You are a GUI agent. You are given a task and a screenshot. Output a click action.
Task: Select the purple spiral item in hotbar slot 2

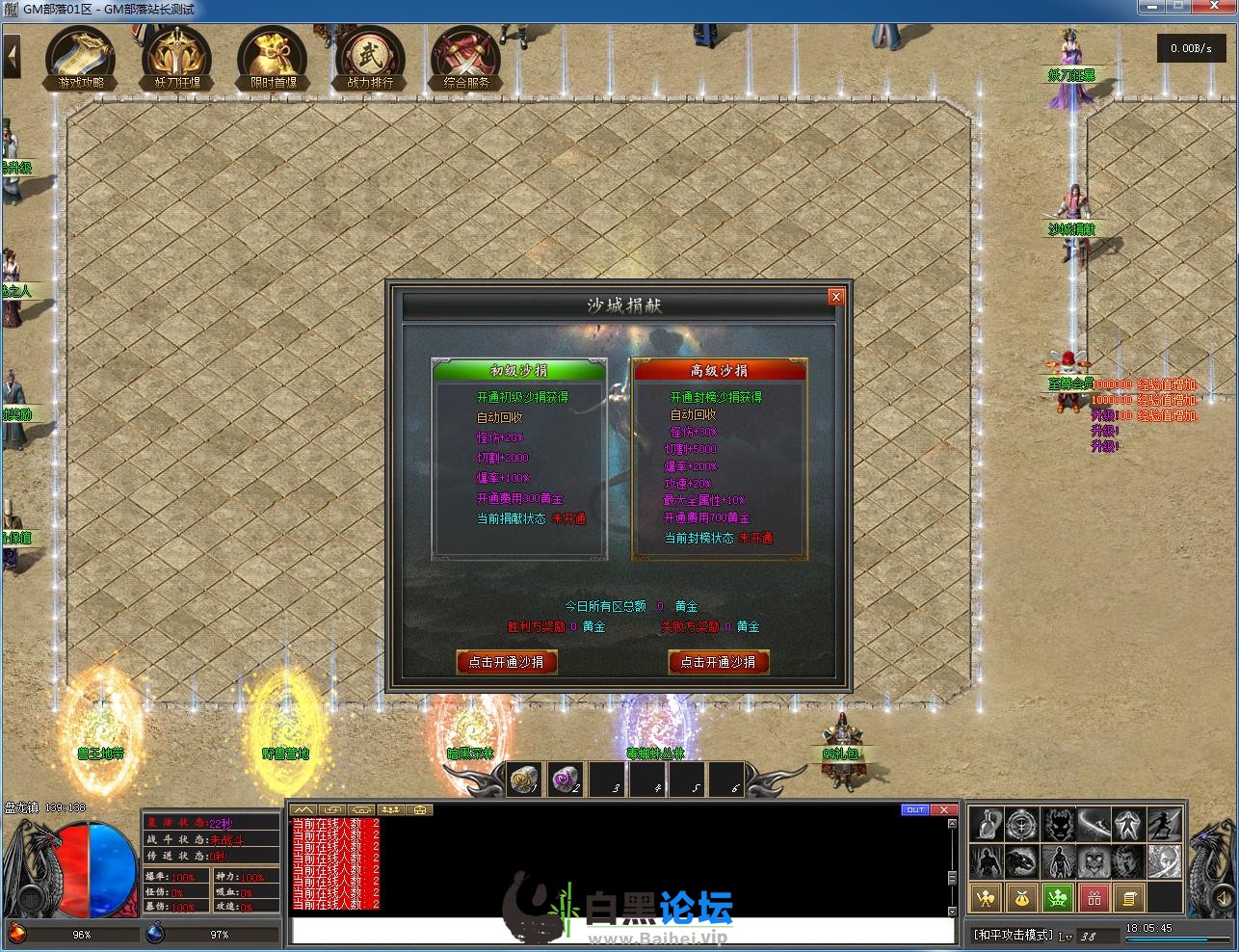[566, 780]
